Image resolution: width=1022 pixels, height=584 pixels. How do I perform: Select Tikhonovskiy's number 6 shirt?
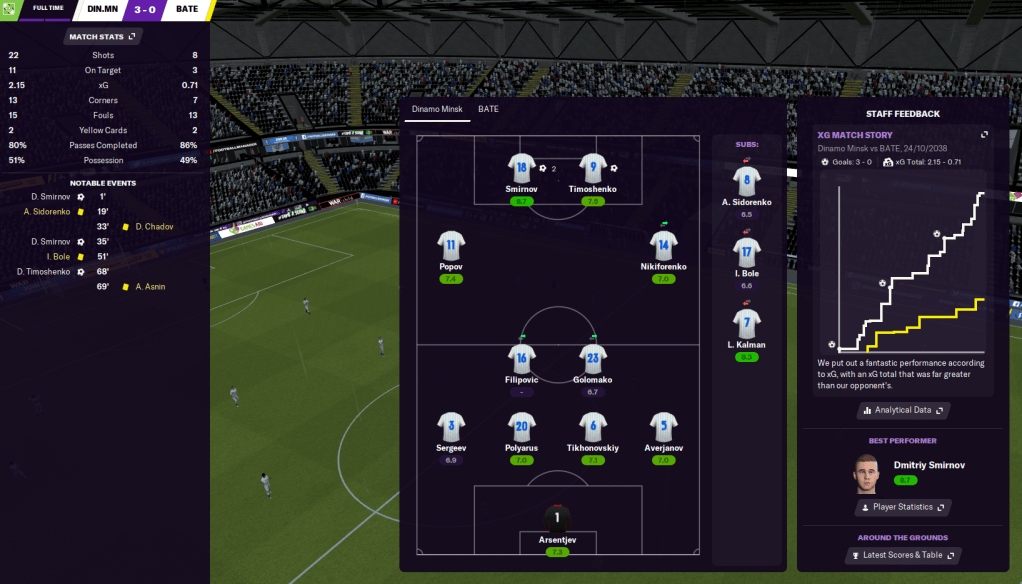click(593, 427)
